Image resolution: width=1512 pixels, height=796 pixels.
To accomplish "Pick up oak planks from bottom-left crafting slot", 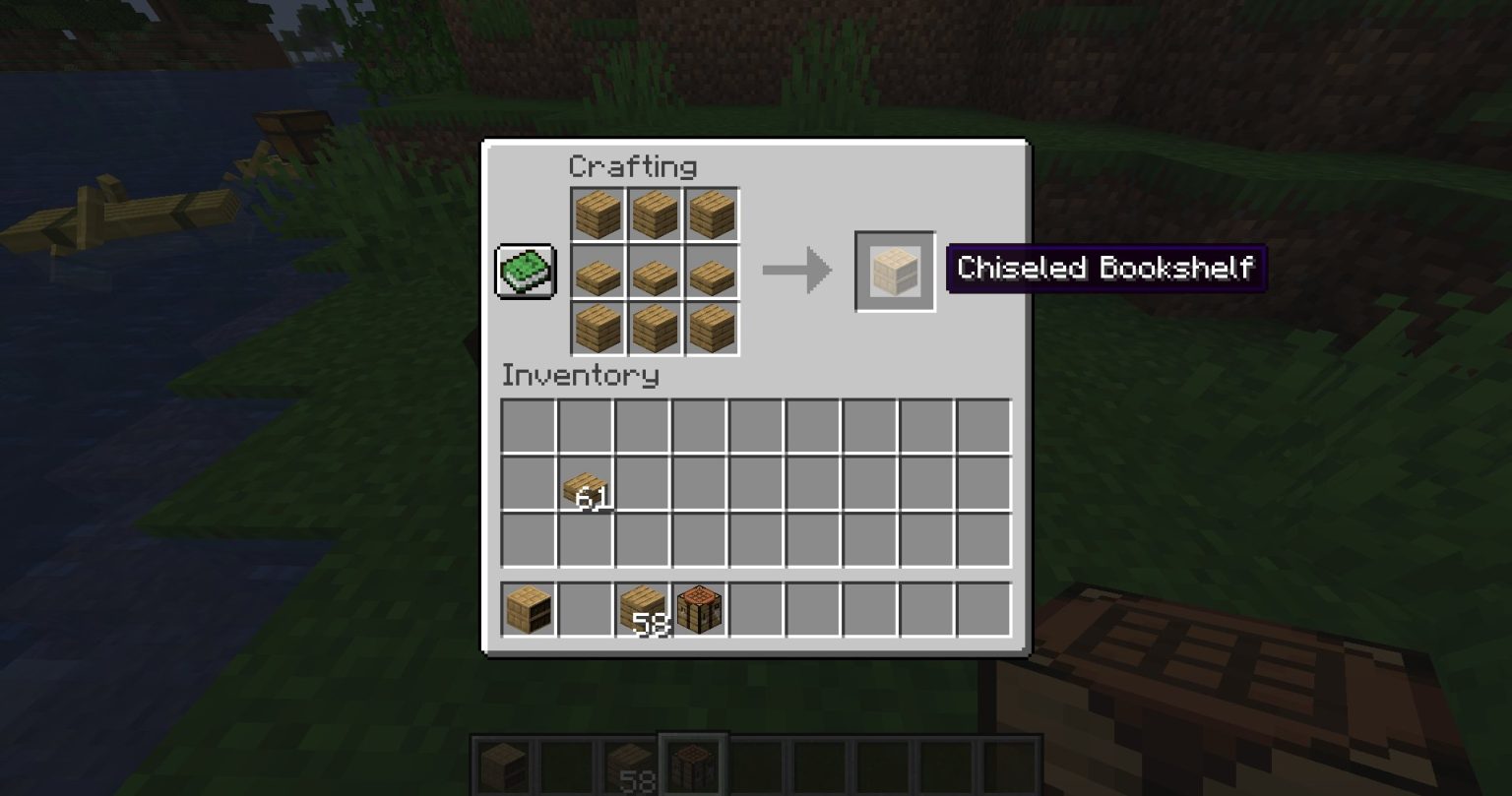I will pyautogui.click(x=598, y=328).
